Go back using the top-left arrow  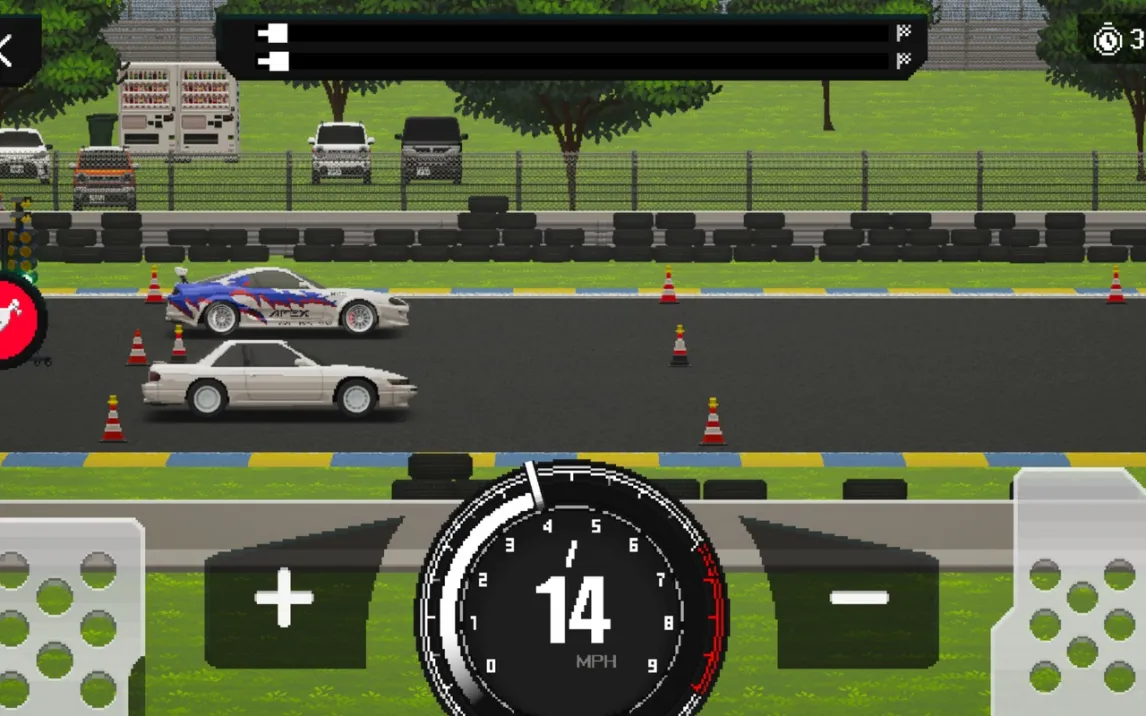[x=10, y=50]
